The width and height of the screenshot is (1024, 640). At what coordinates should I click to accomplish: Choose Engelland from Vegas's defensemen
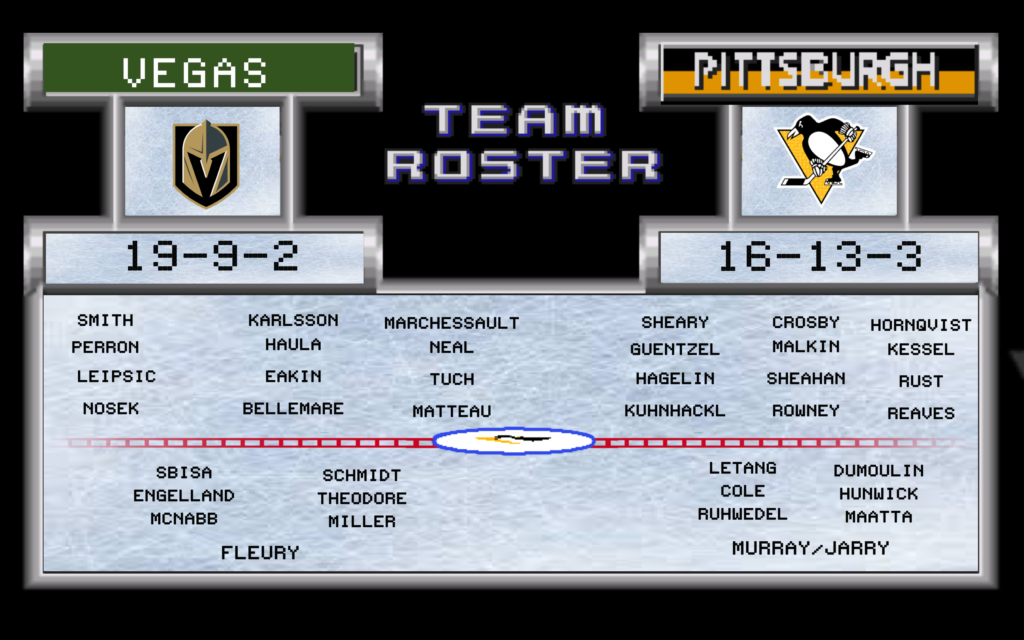tap(184, 496)
